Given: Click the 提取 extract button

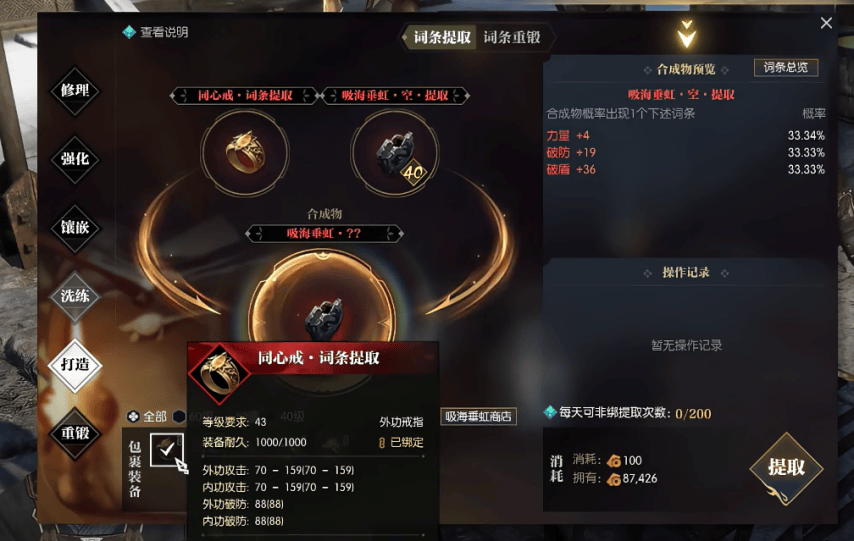Looking at the screenshot, I should [785, 468].
